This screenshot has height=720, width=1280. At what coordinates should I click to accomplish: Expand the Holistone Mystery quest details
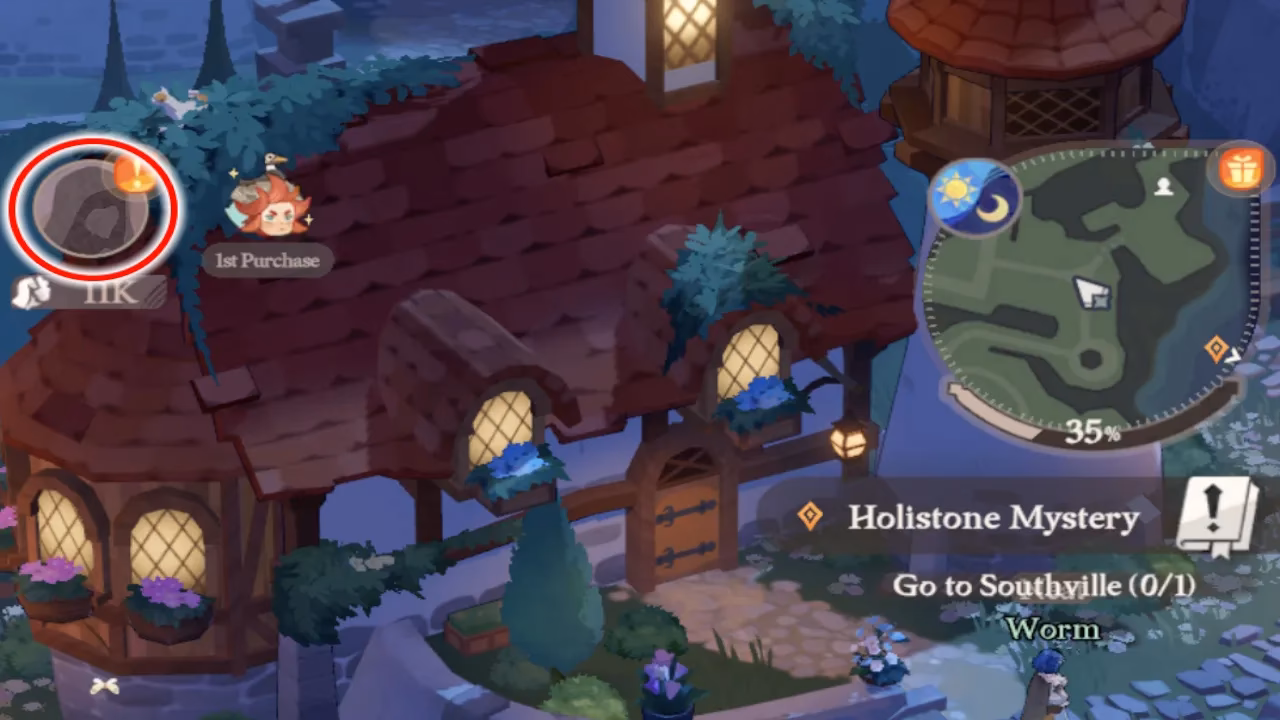pos(997,517)
